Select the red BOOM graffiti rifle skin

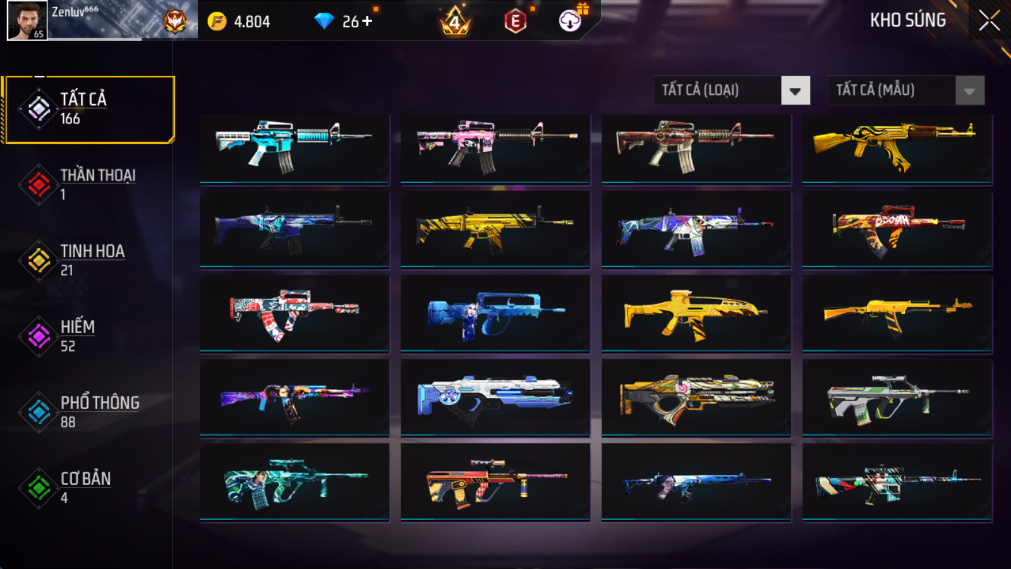tap(897, 230)
